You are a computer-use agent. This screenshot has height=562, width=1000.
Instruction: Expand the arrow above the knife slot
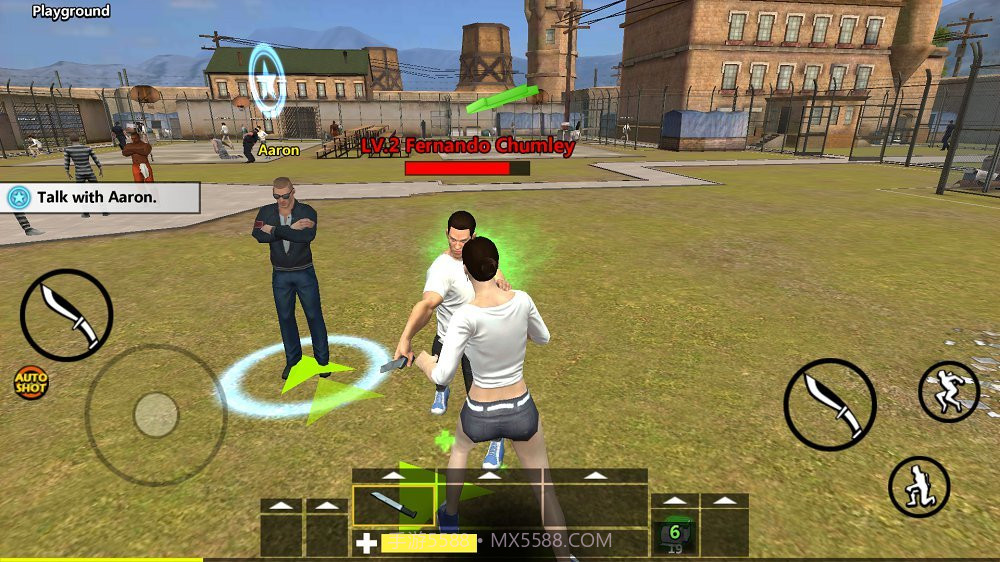coord(394,476)
